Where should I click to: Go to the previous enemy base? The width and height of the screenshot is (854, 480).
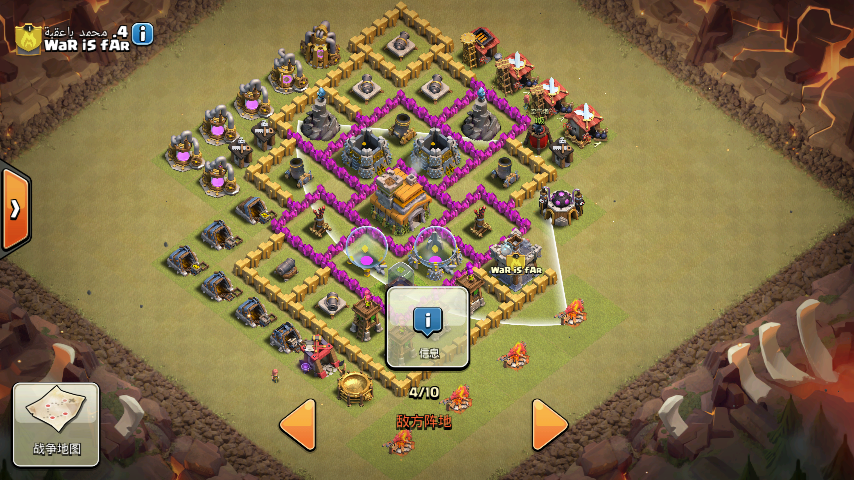click(x=298, y=424)
